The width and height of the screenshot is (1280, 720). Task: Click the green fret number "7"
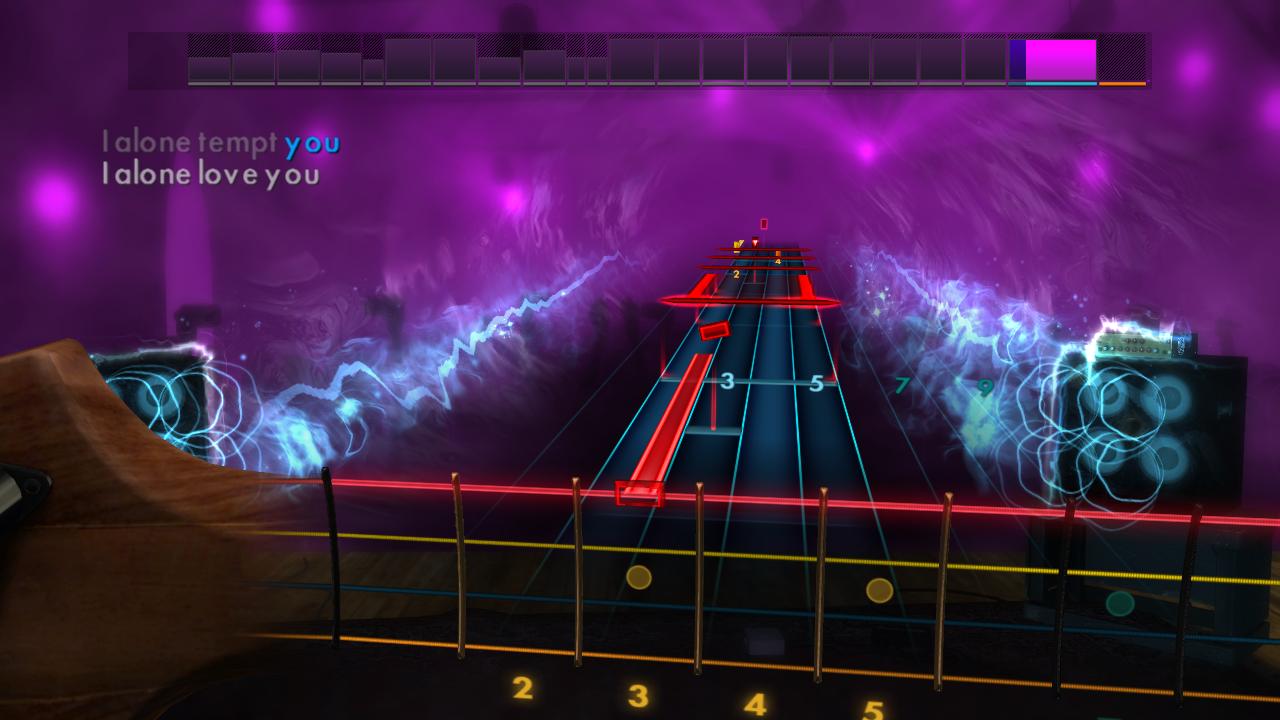903,383
